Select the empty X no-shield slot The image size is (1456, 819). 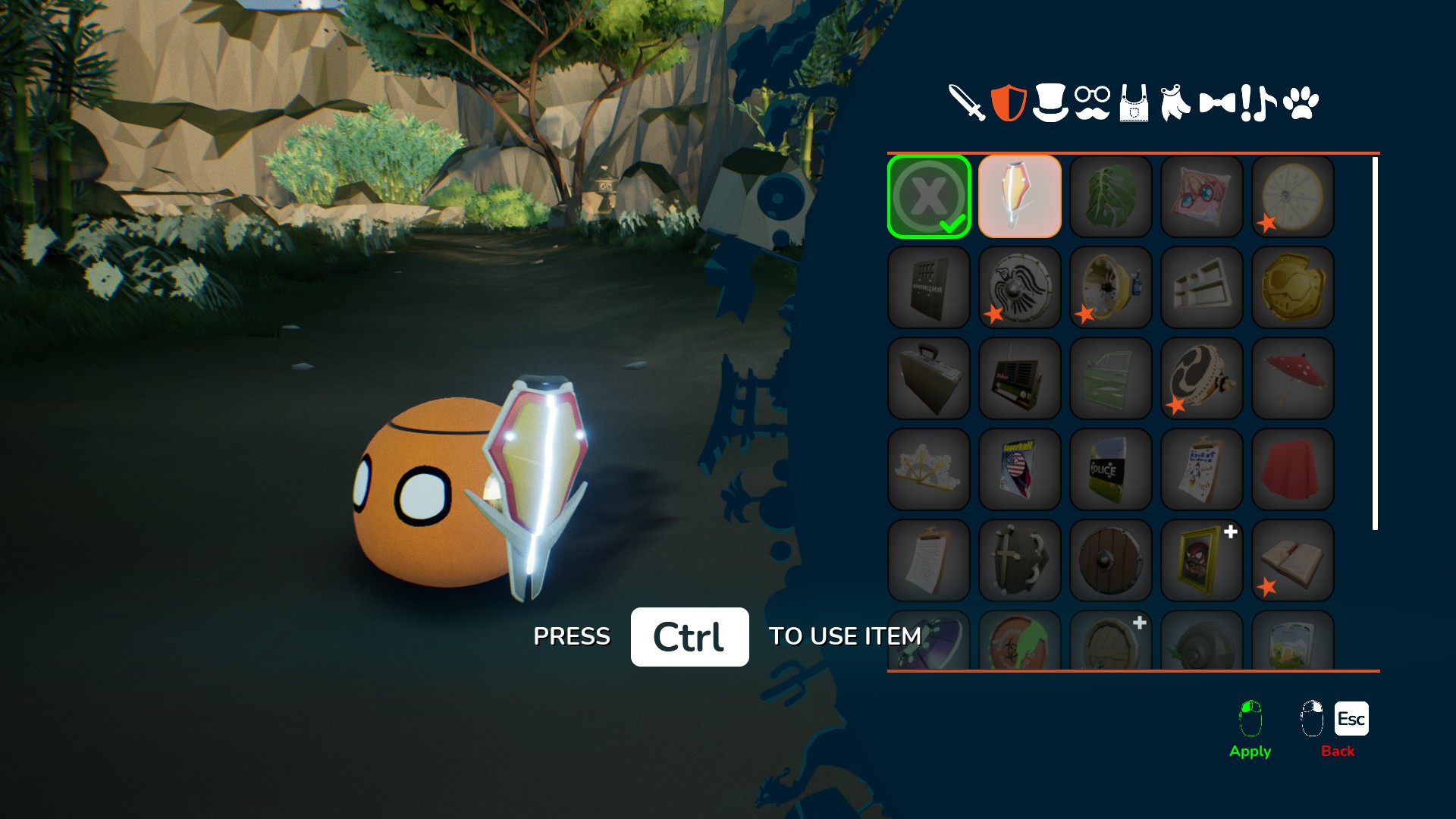click(929, 196)
